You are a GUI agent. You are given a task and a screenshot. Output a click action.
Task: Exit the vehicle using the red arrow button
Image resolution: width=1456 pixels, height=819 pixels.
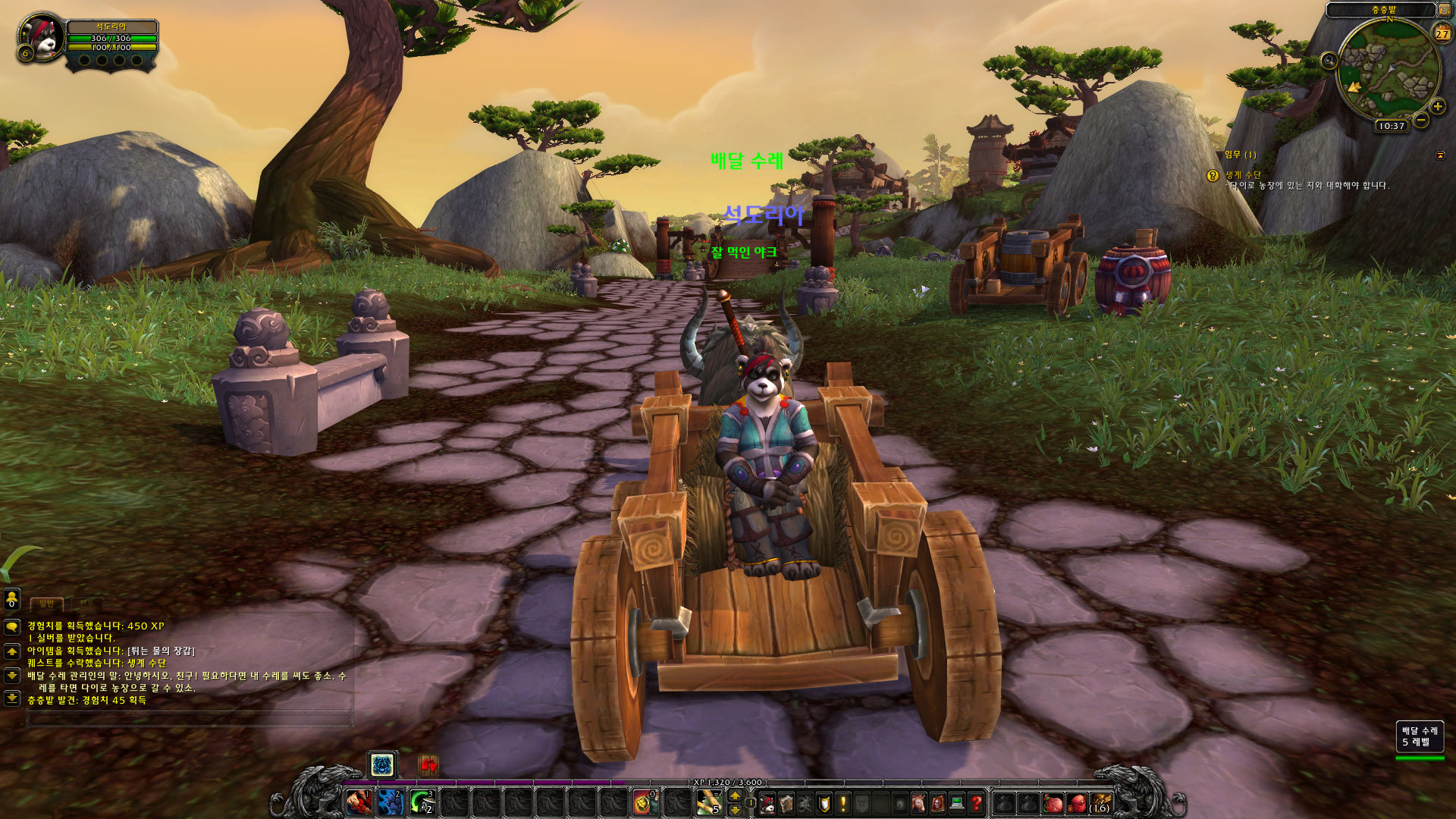(428, 765)
